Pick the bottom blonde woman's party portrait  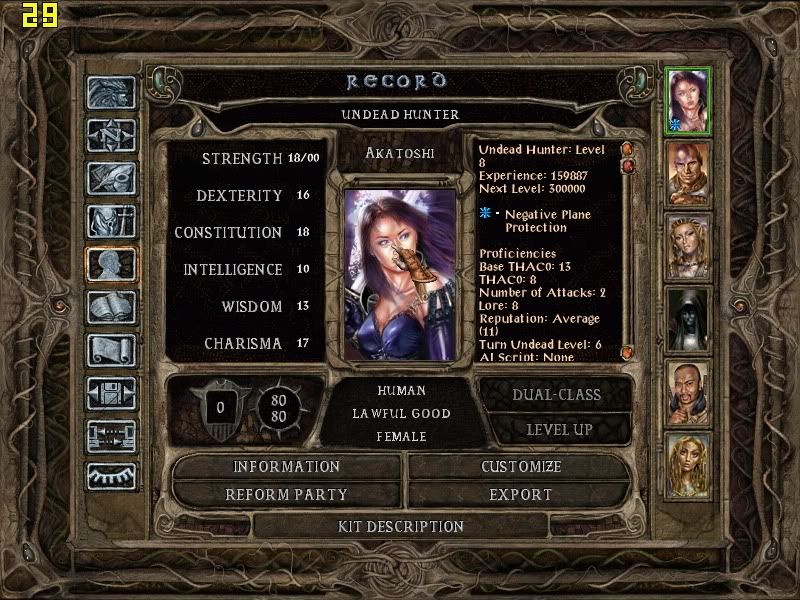tap(688, 464)
